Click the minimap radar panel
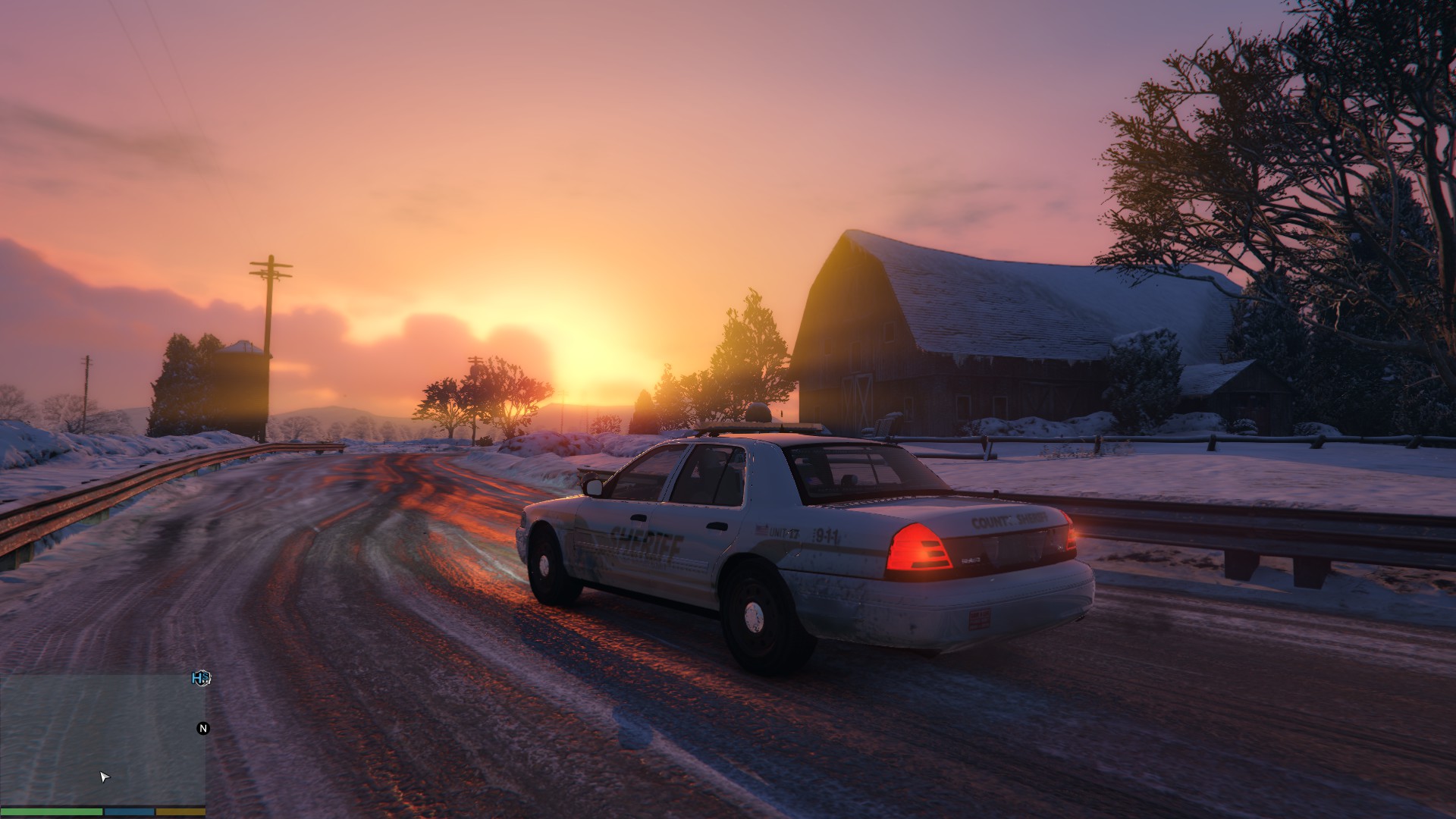Viewport: 1456px width, 819px height. click(102, 739)
